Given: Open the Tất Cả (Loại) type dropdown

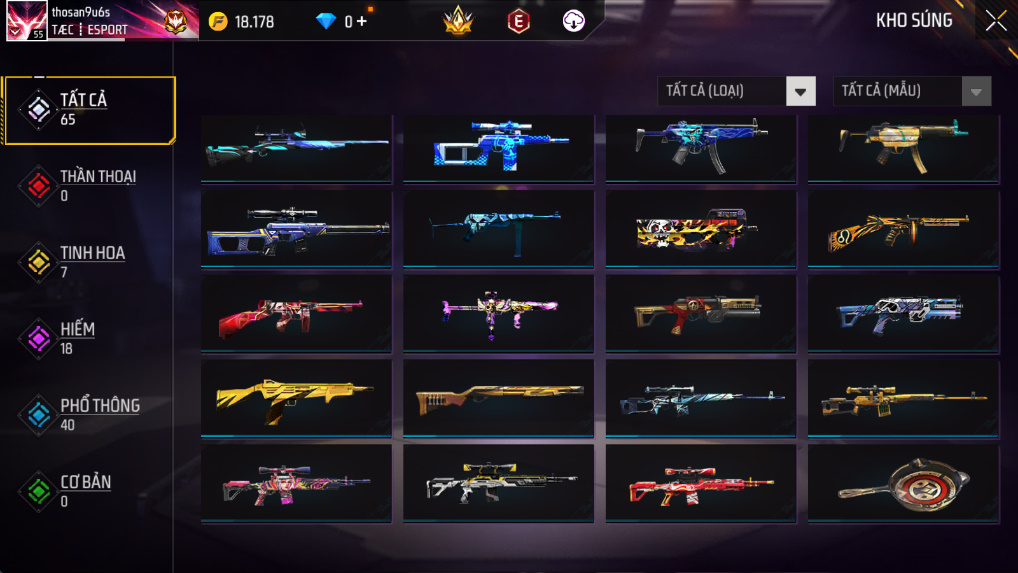Looking at the screenshot, I should coord(736,91).
